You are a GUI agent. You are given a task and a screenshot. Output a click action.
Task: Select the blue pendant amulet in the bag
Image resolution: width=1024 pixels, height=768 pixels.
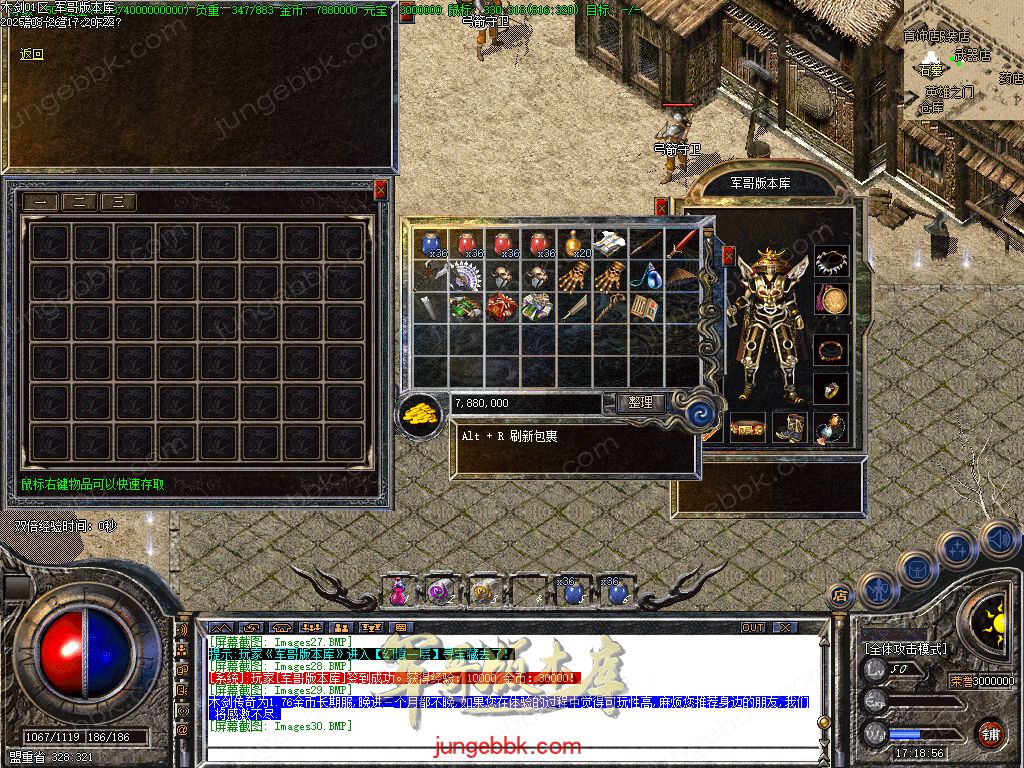click(646, 275)
